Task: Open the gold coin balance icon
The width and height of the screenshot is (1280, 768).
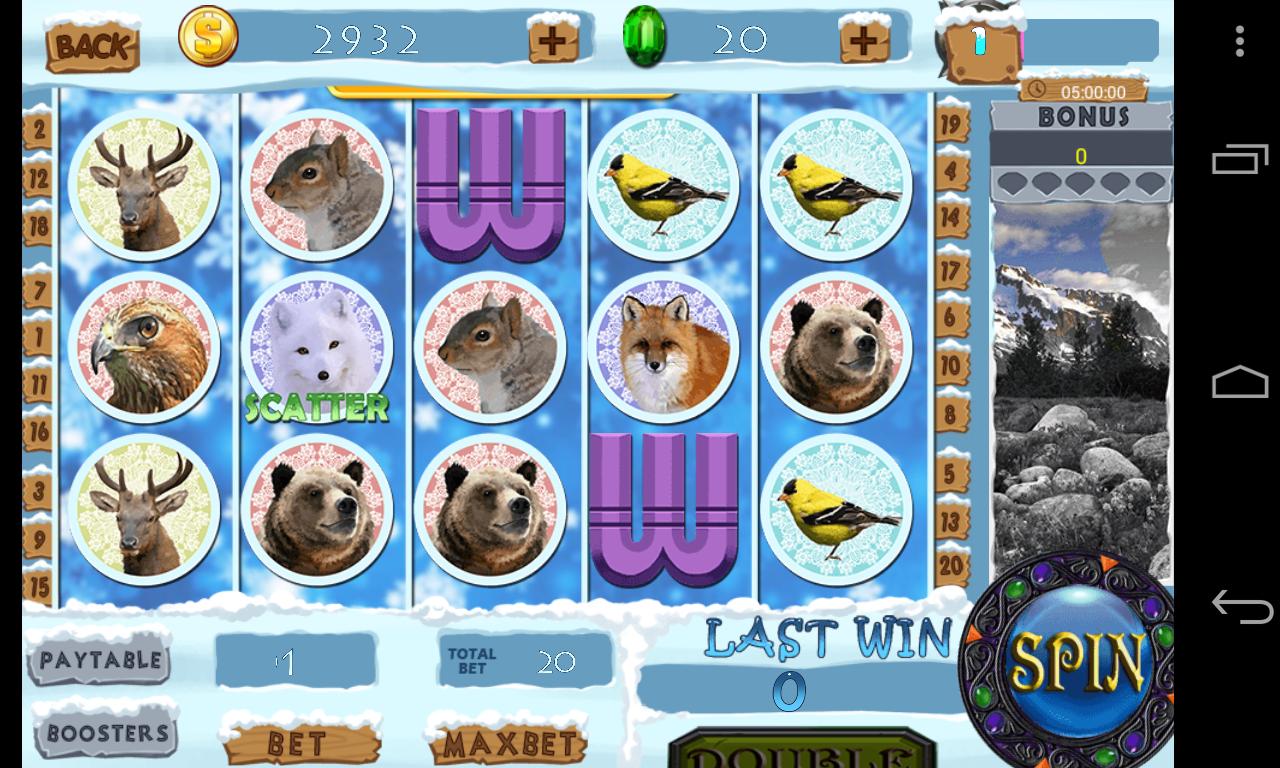Action: tap(207, 39)
